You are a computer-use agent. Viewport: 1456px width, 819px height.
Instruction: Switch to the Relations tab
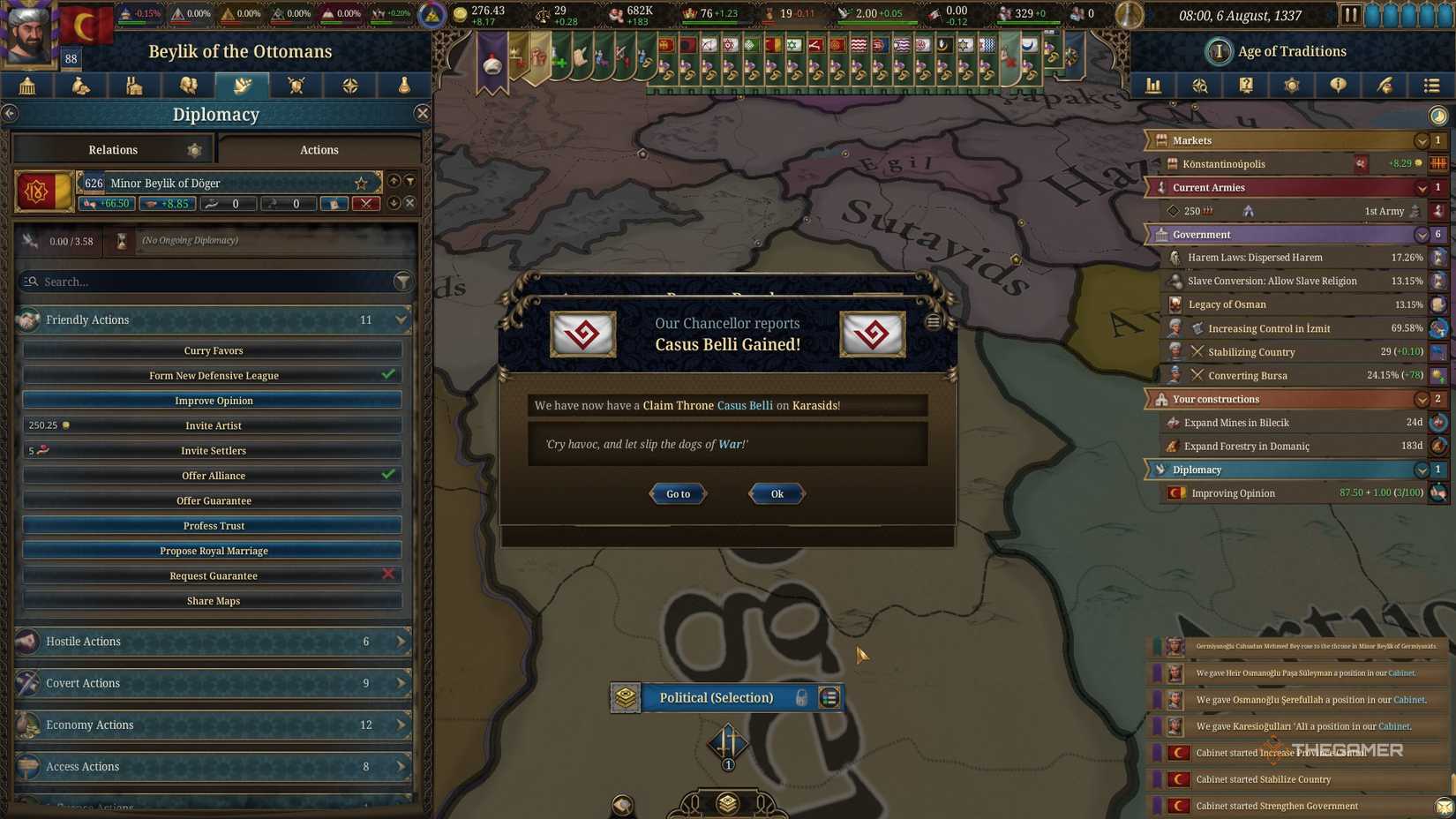pyautogui.click(x=112, y=149)
